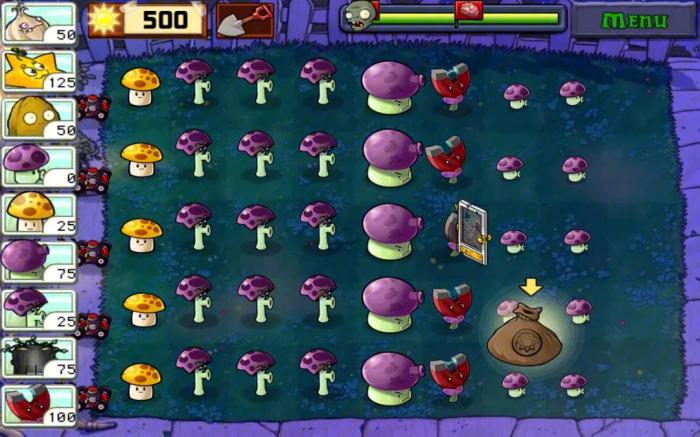Select the Sun-shroom seed packet
The image size is (700, 437).
pyautogui.click(x=38, y=212)
